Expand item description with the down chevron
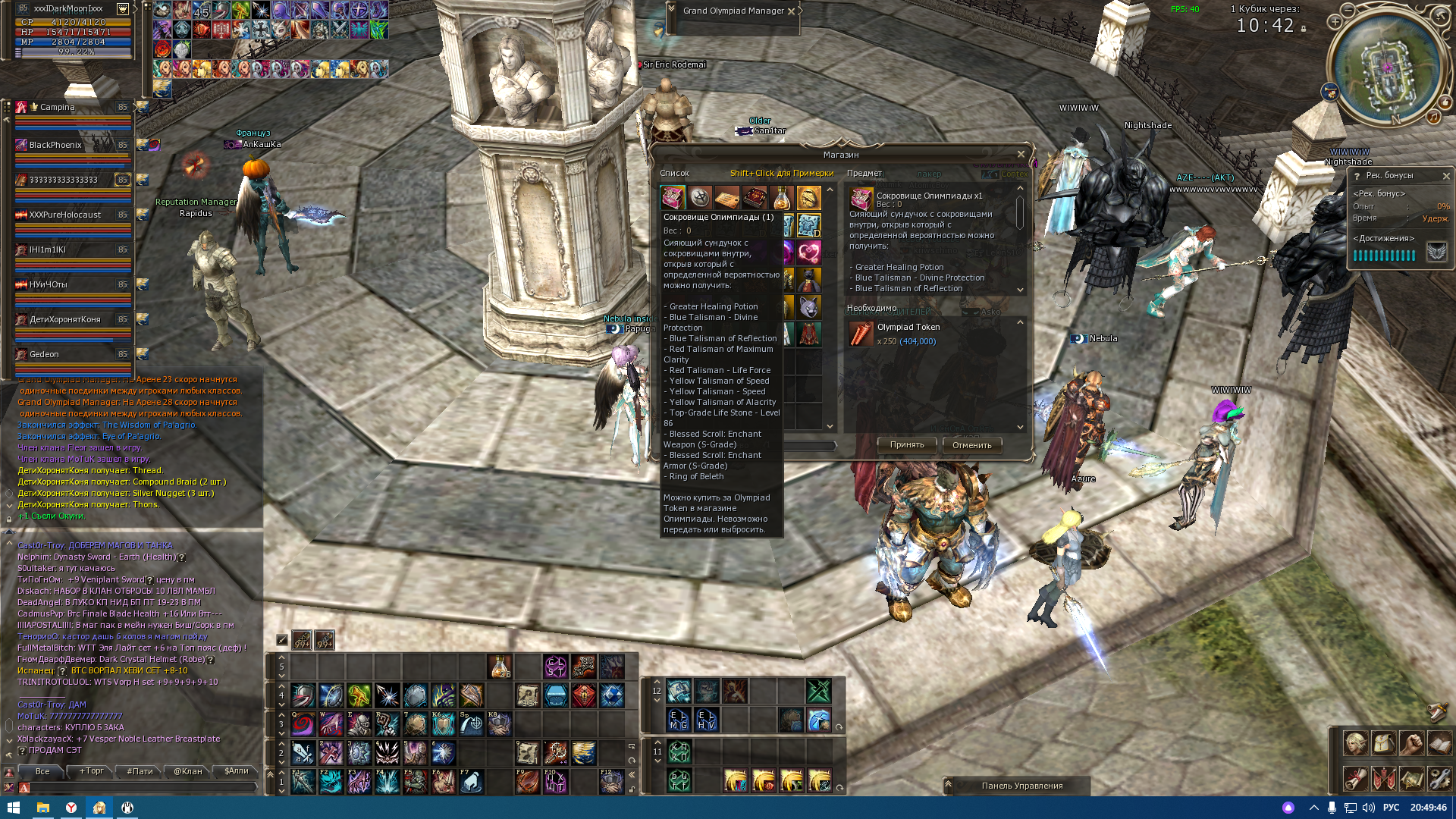Image resolution: width=1456 pixels, height=819 pixels. point(1021,290)
